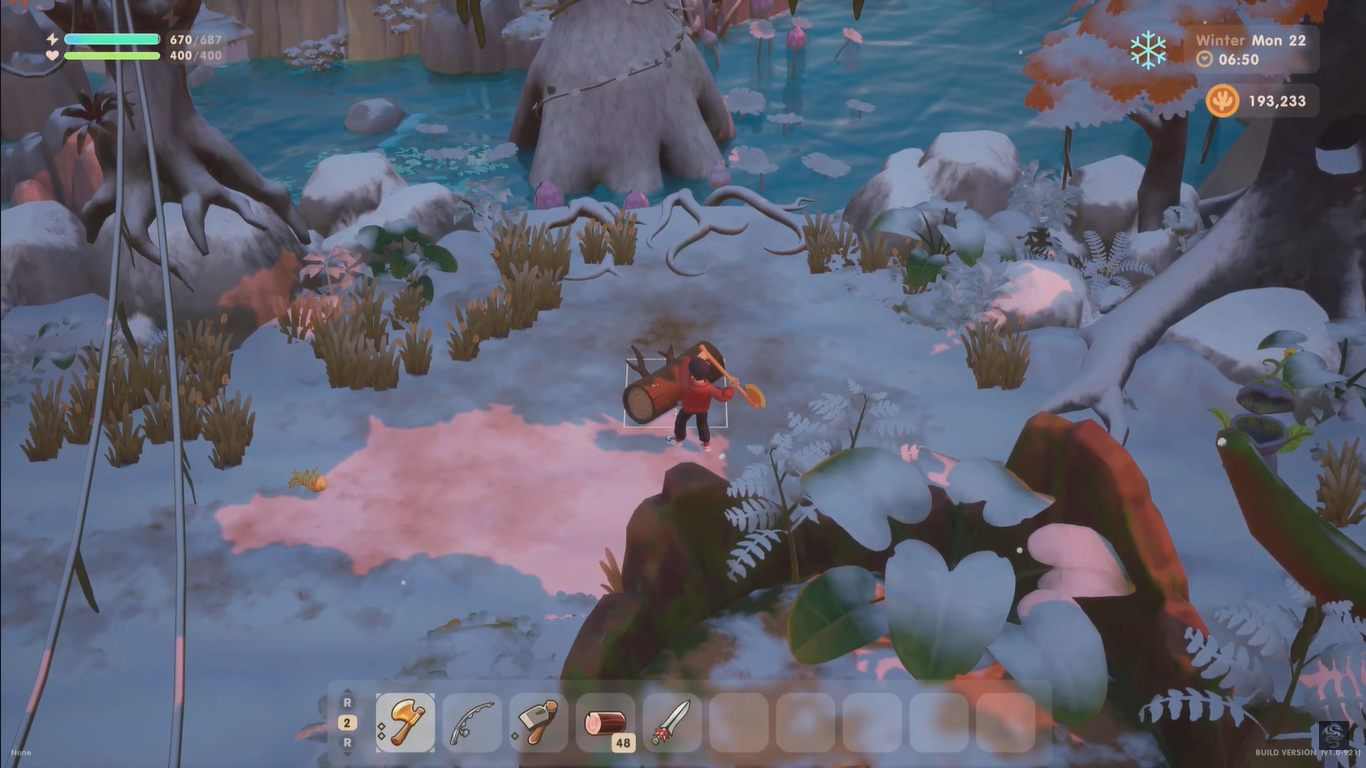
Task: Select the wood log stack of 48
Action: pyautogui.click(x=605, y=722)
